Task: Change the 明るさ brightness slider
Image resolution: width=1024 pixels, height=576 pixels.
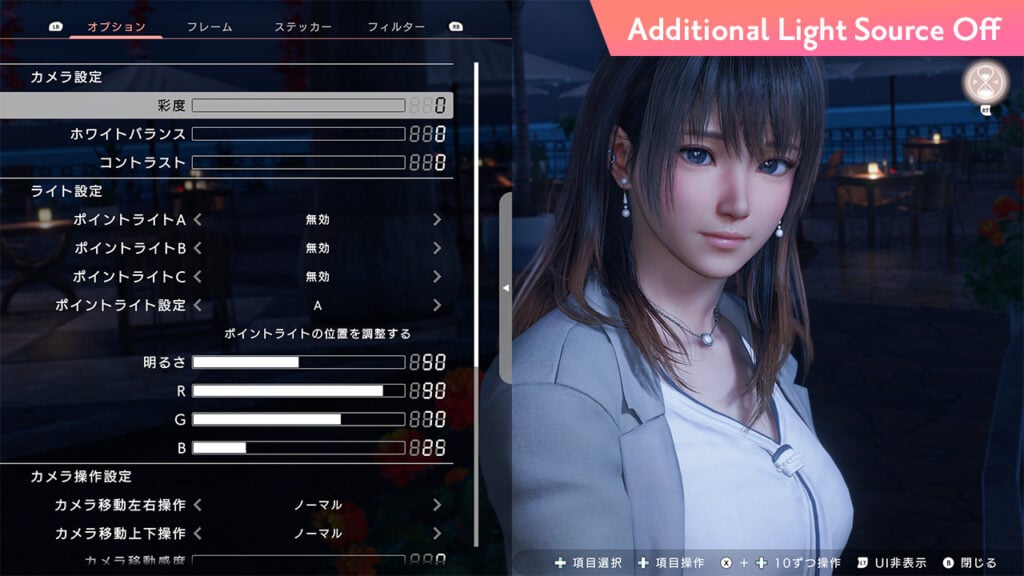Action: click(x=298, y=362)
